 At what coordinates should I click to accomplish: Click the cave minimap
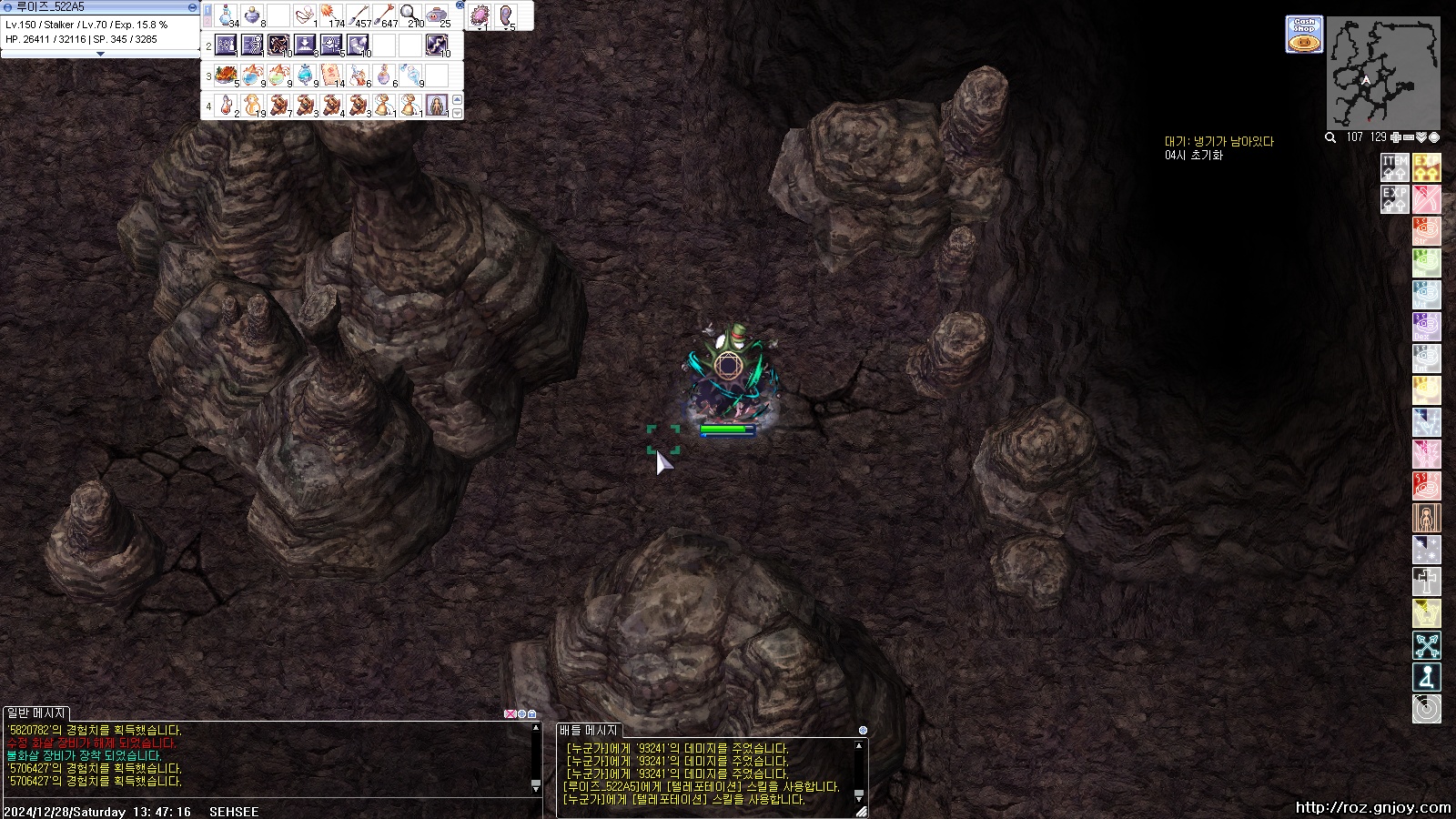coord(1383,73)
